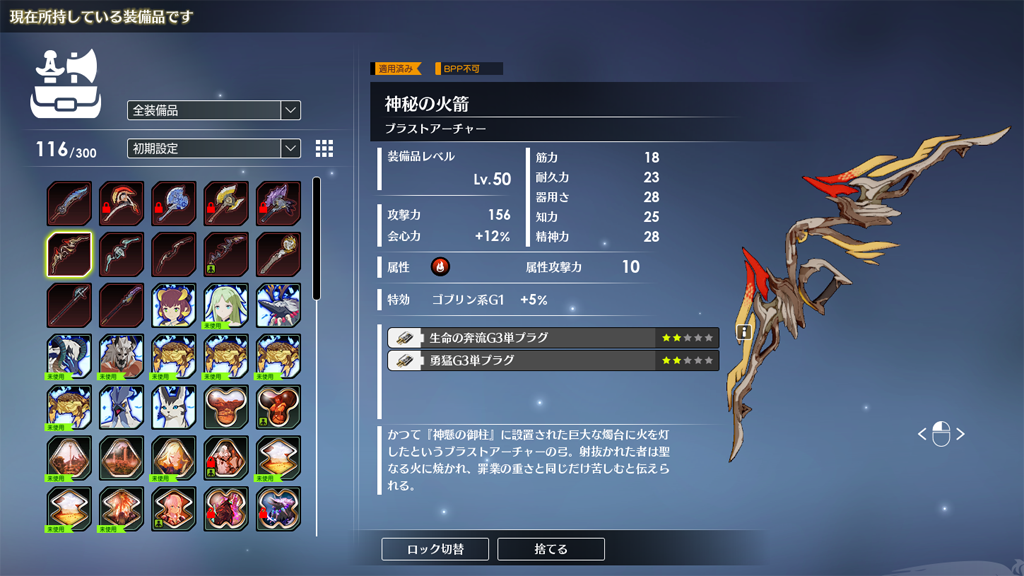The width and height of the screenshot is (1024, 576).
Task: Select the 生命の奔流G3単プラグ plug row
Action: (x=553, y=338)
